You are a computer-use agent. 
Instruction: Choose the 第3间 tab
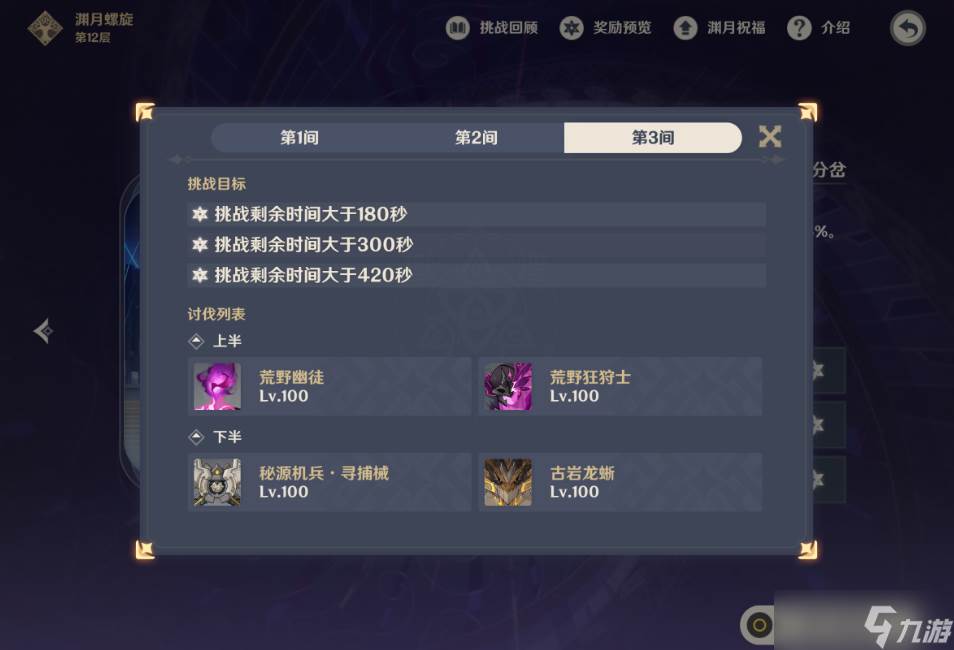pyautogui.click(x=652, y=138)
